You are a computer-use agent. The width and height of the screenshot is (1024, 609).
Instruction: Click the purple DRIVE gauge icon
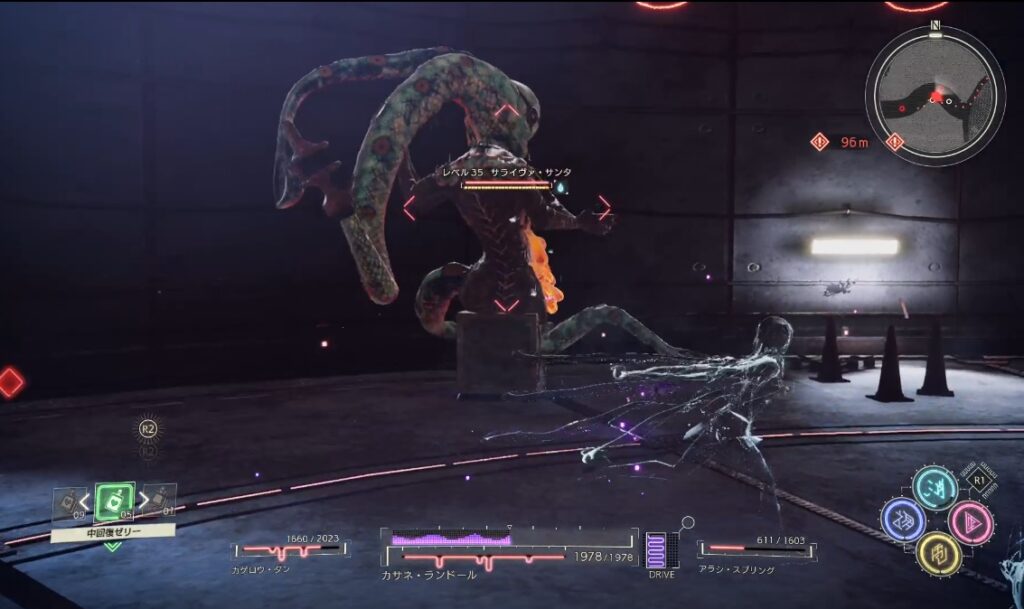tap(656, 551)
